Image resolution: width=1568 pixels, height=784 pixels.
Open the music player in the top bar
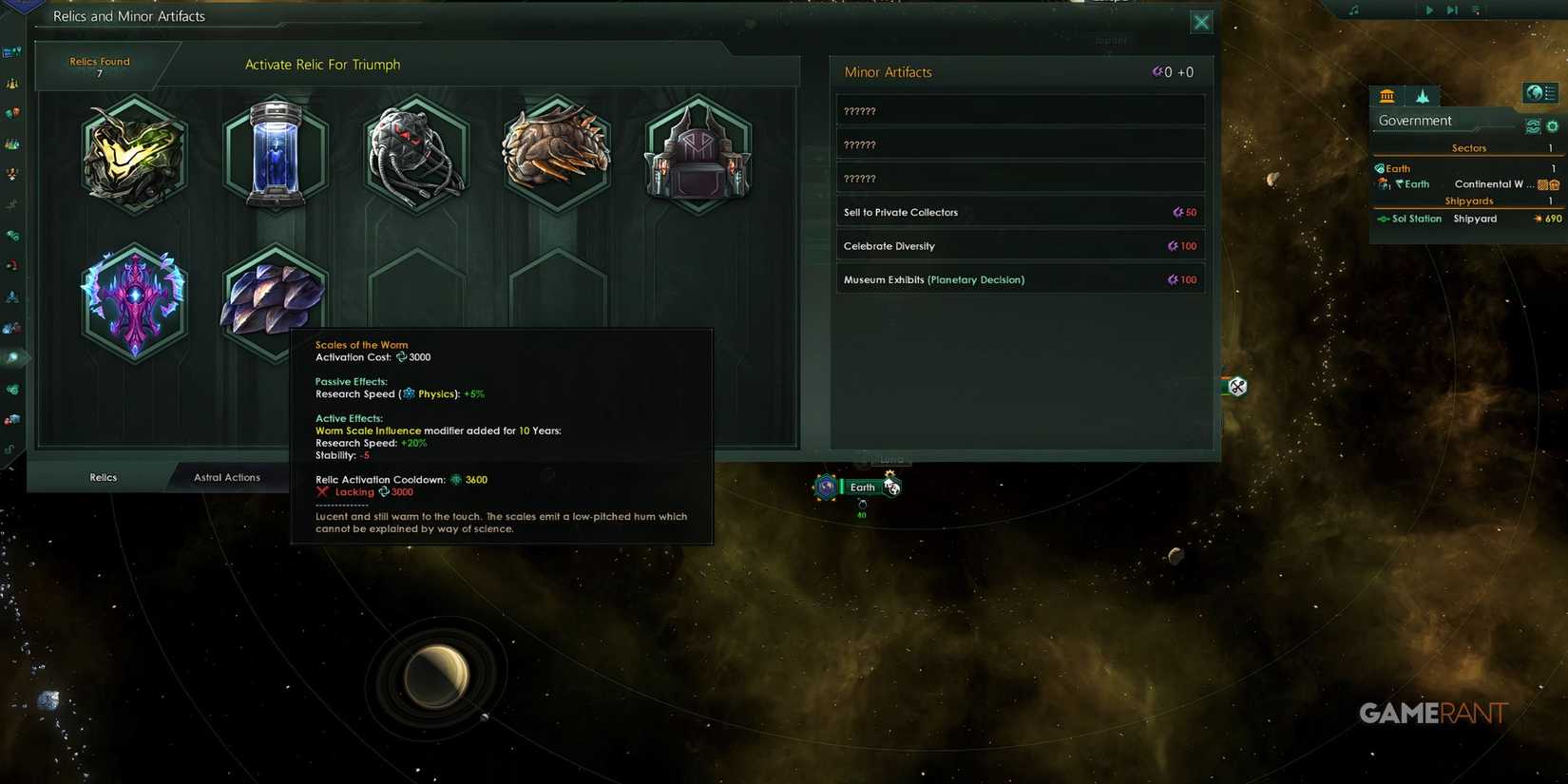click(x=1353, y=10)
